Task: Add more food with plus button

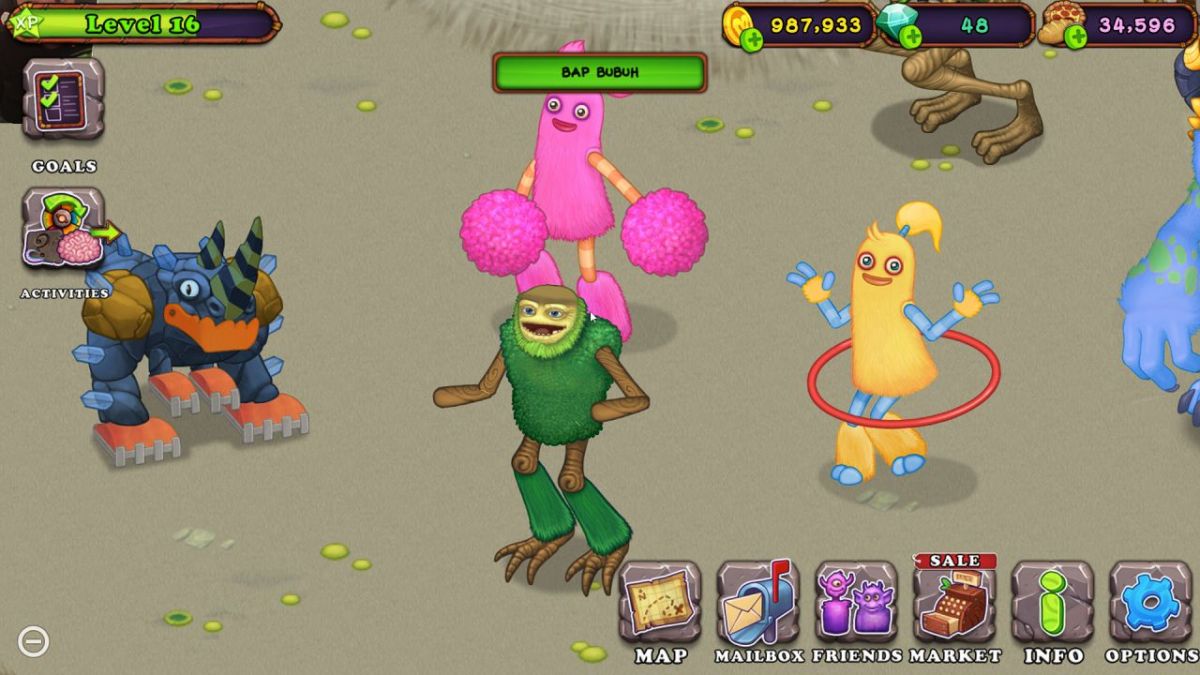Action: [x=1076, y=38]
